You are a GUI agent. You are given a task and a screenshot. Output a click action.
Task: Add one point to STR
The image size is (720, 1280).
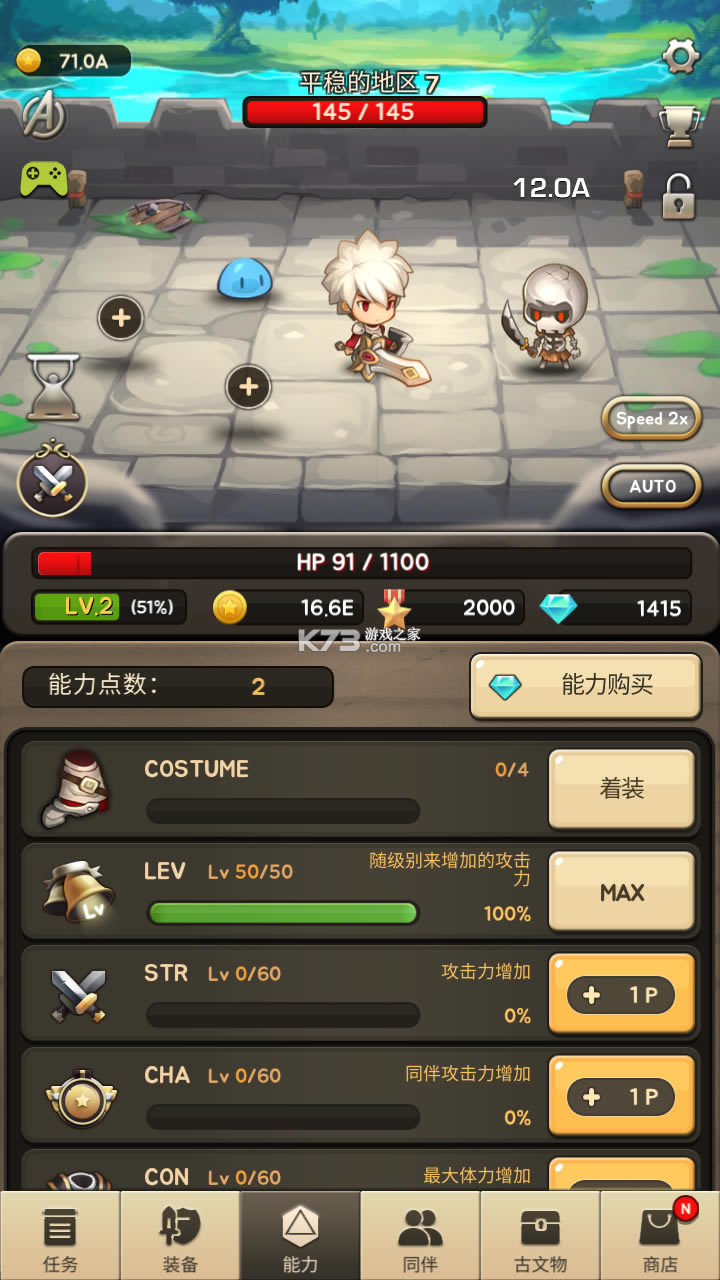pyautogui.click(x=621, y=995)
